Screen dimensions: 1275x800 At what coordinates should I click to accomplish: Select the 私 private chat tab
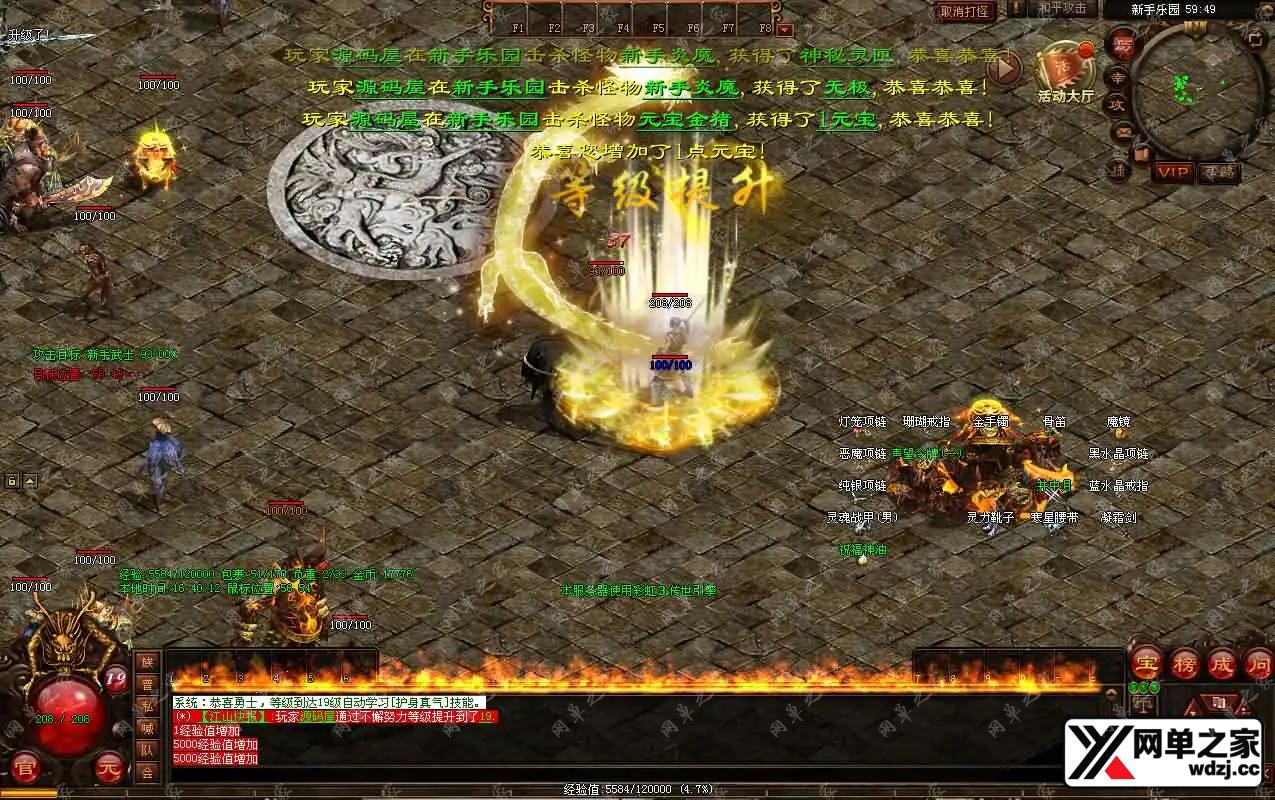click(x=147, y=707)
